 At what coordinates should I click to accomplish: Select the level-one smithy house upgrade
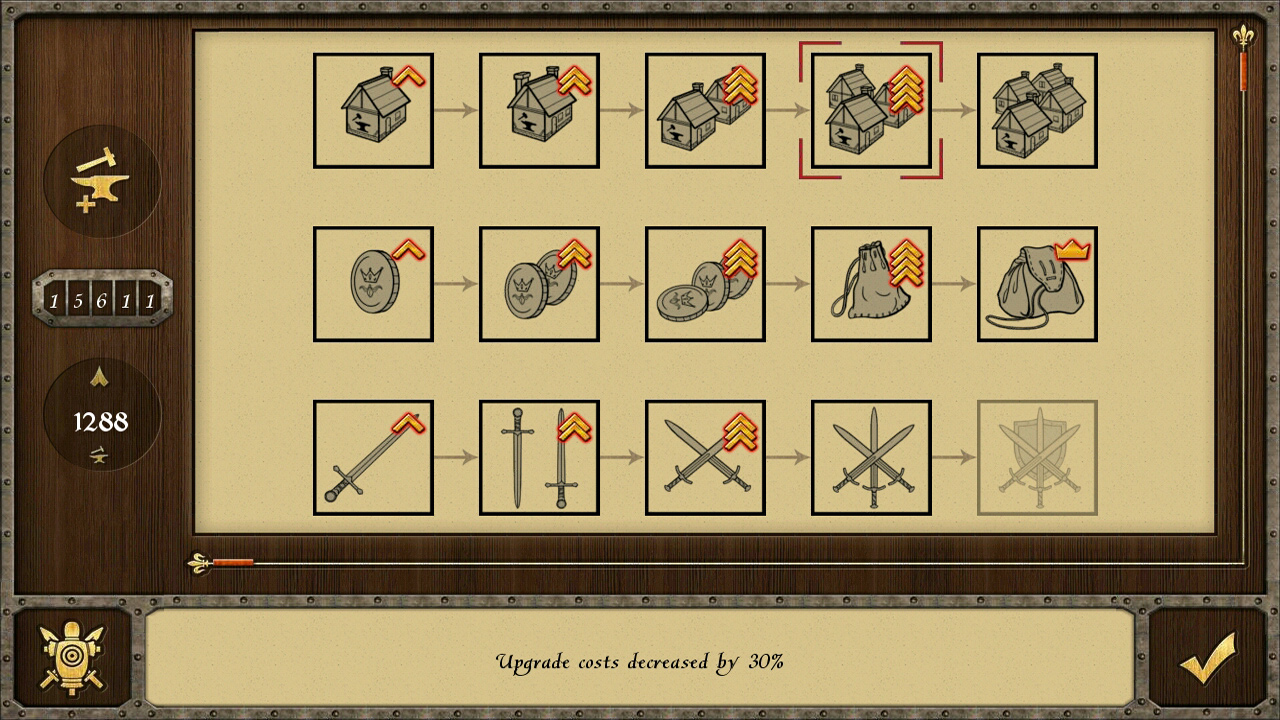pyautogui.click(x=372, y=110)
